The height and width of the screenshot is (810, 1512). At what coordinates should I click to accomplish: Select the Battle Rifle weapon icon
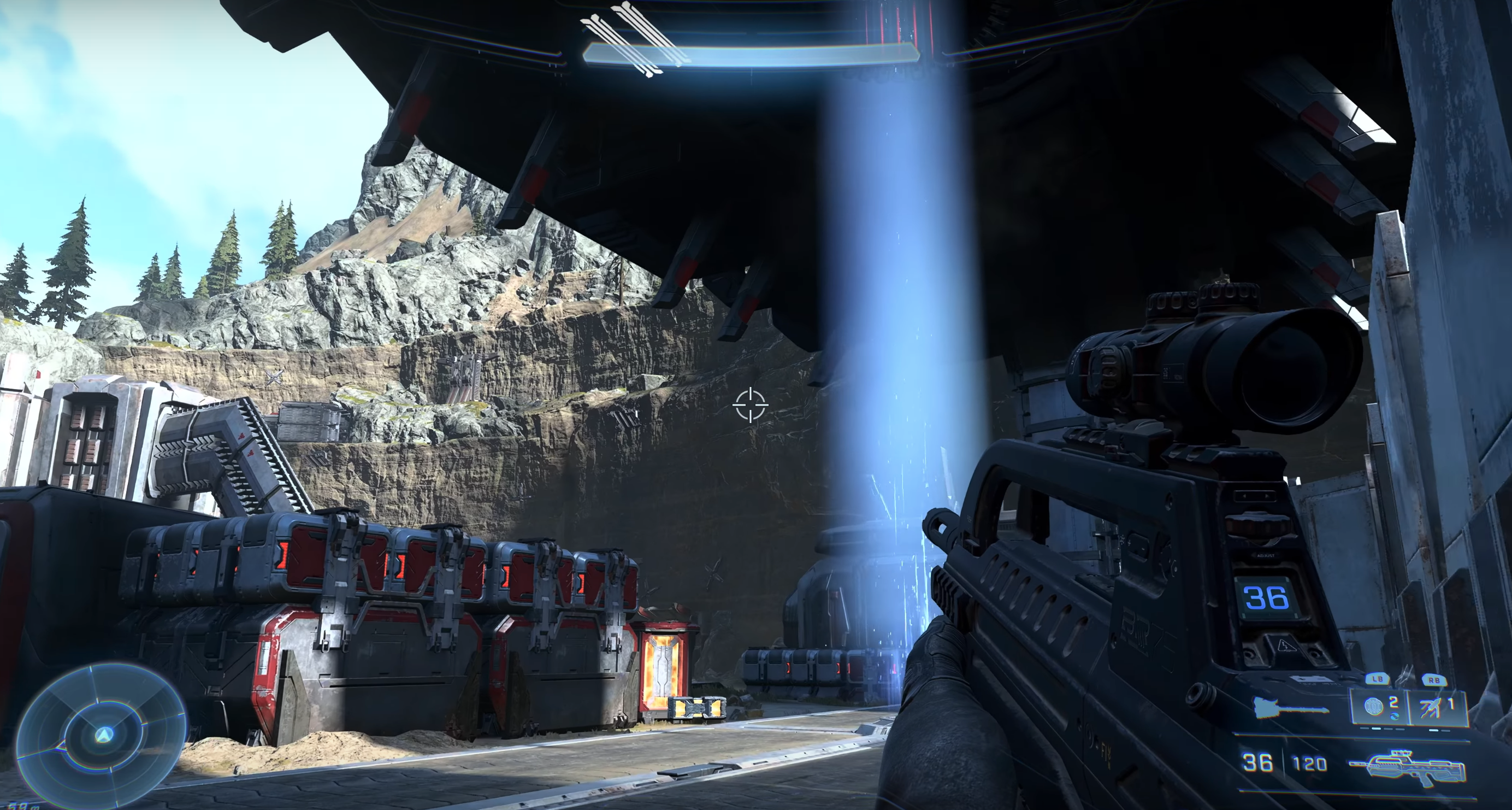[x=1409, y=766]
